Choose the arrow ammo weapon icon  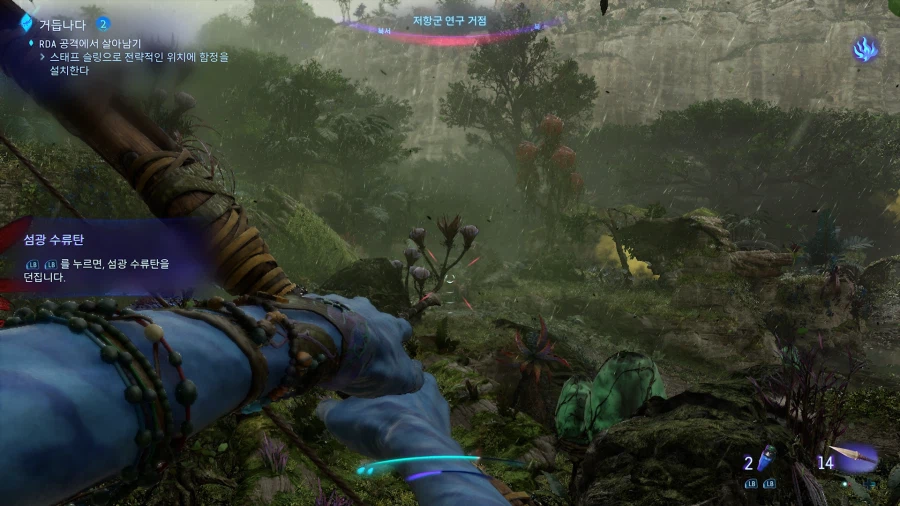853,458
